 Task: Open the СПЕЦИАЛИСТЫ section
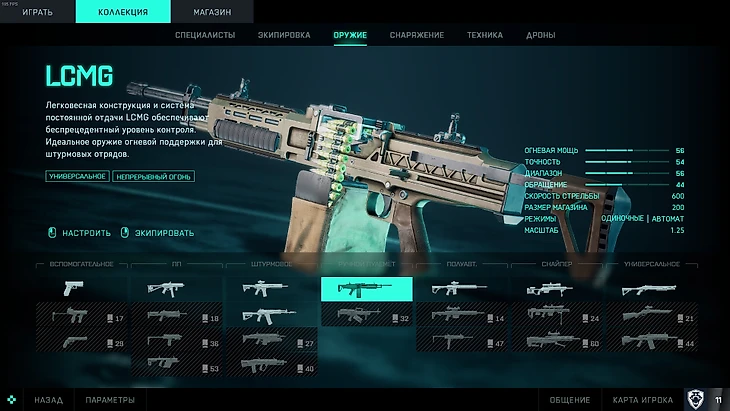point(206,36)
